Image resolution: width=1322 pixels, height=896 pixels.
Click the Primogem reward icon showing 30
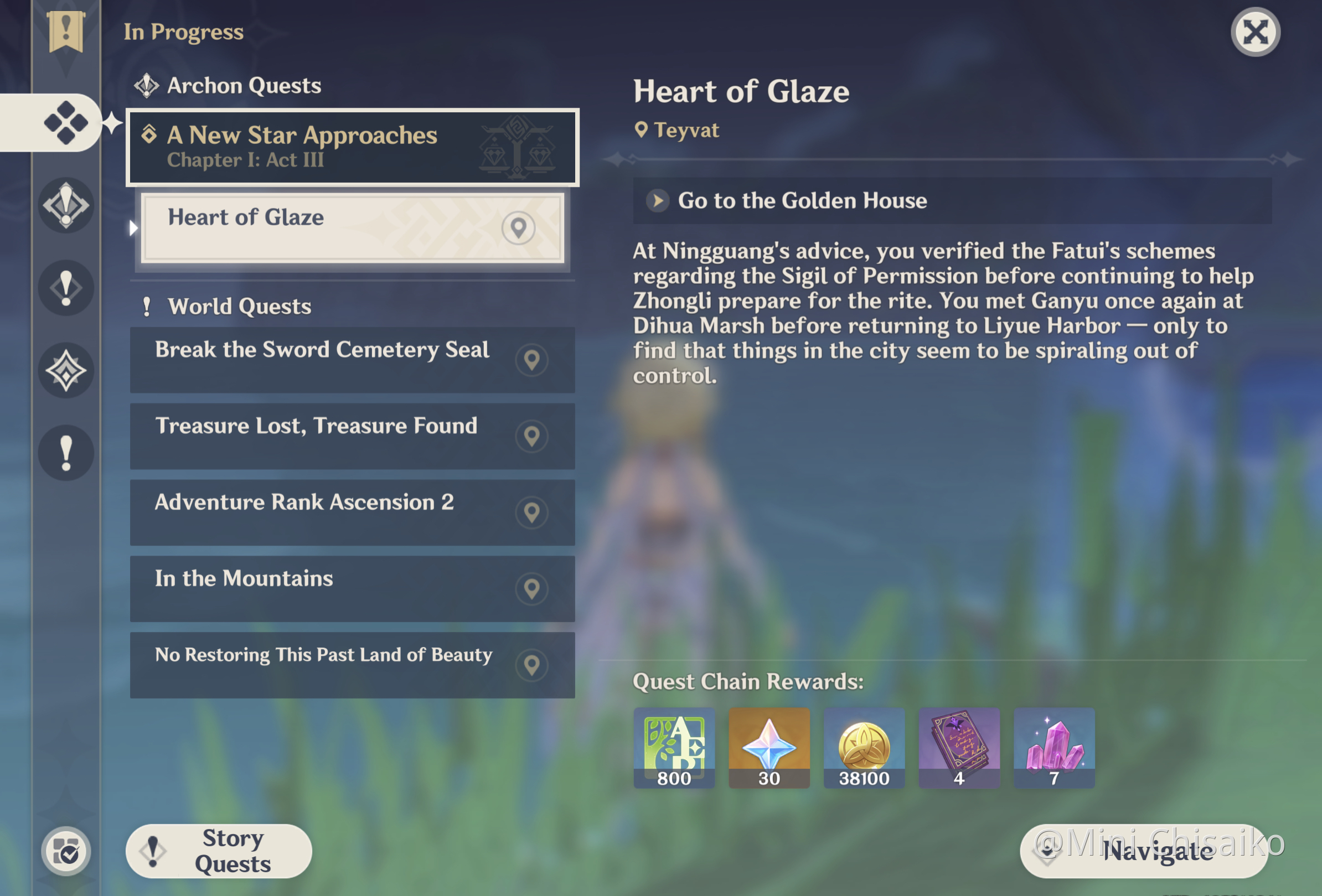tap(769, 748)
